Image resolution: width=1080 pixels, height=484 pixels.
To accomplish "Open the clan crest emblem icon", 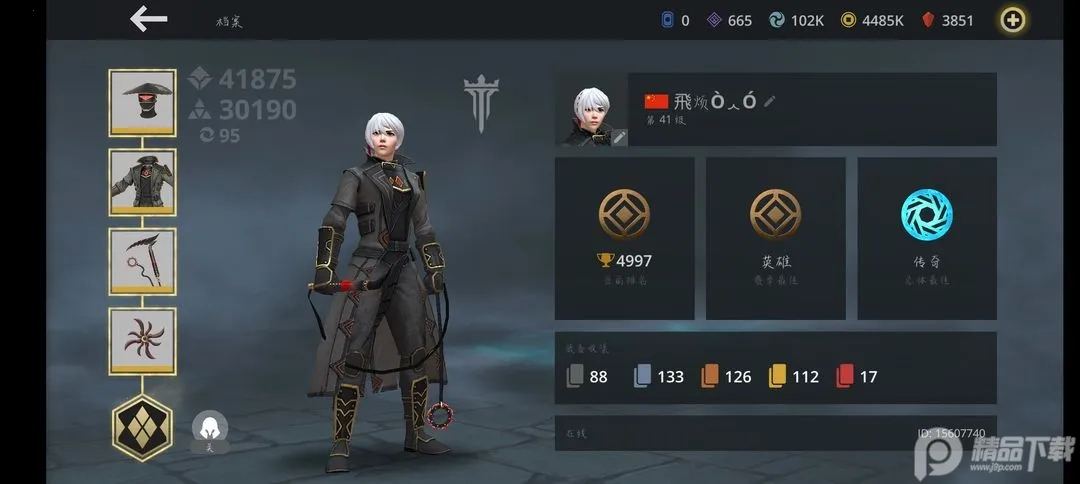I will point(481,103).
